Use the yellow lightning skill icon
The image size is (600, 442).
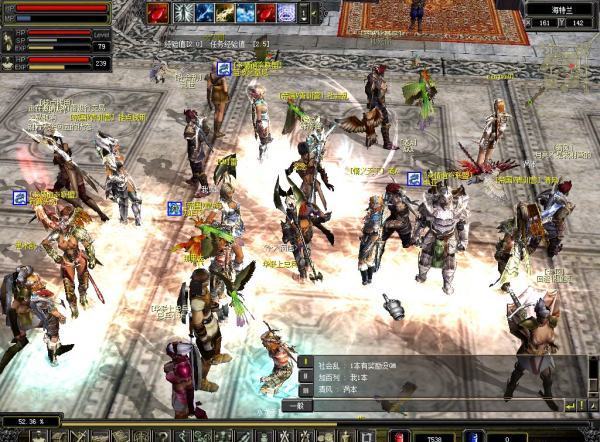click(x=226, y=13)
